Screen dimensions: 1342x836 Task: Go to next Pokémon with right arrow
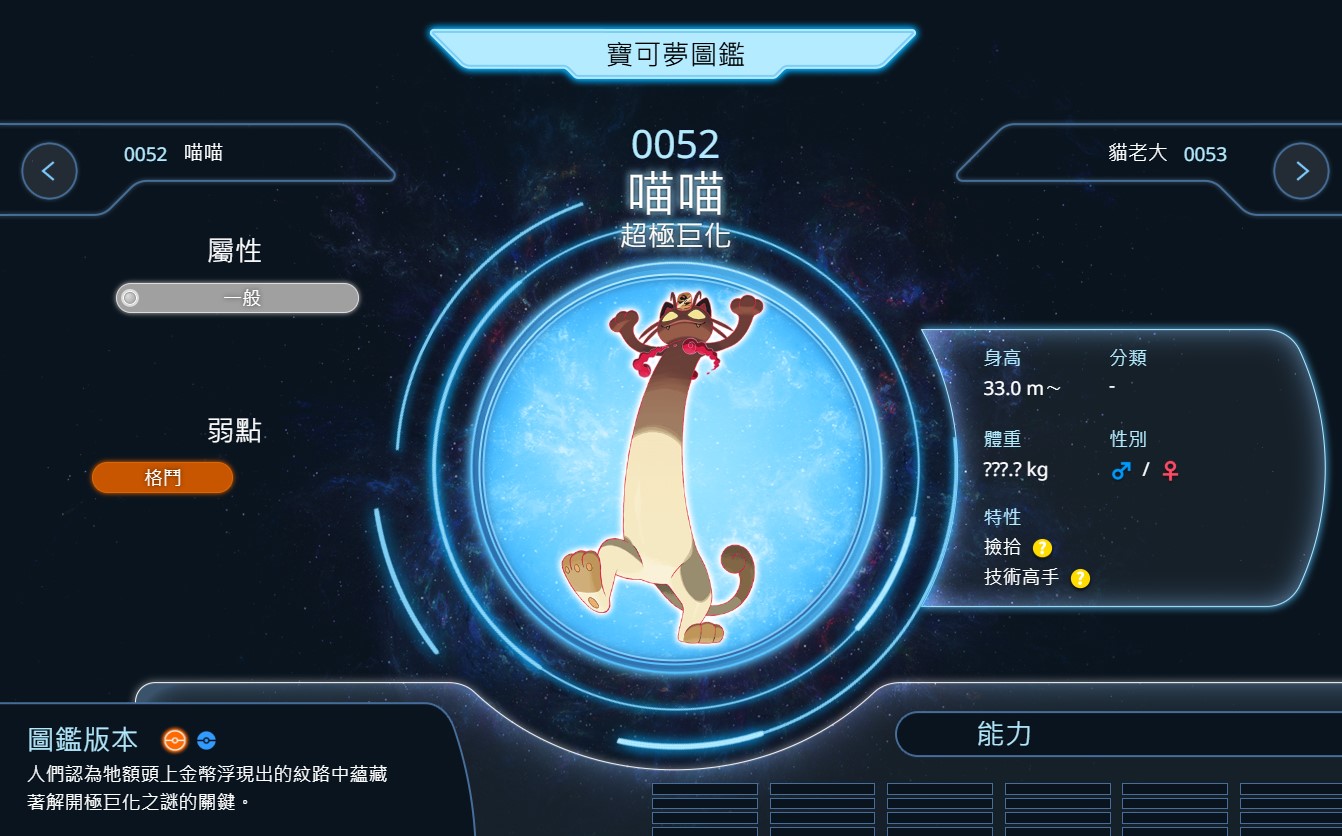(x=1301, y=171)
